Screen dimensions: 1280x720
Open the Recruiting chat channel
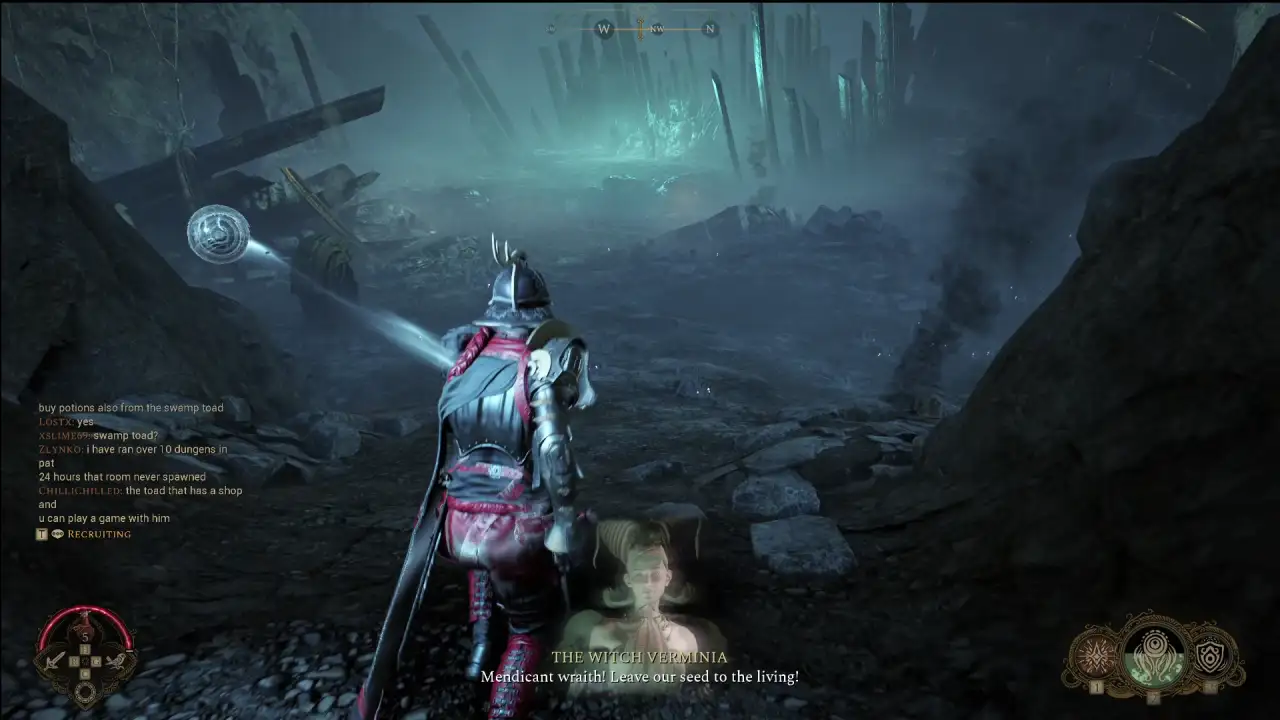point(99,534)
